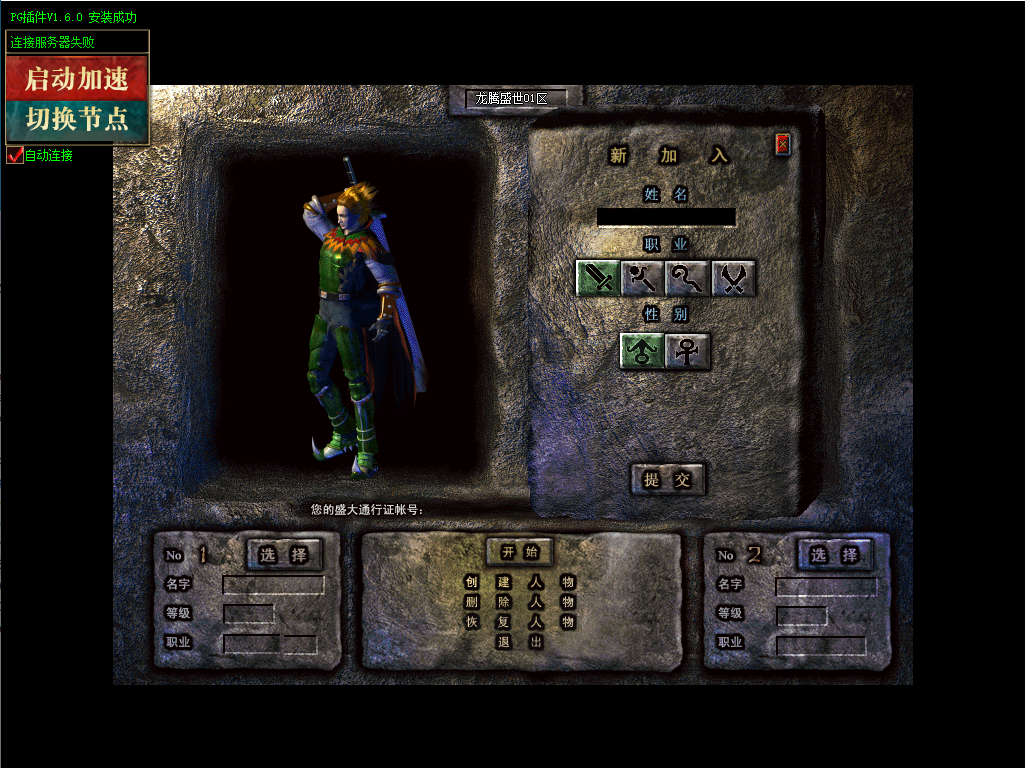Toggle the 自动连接 auto-connect checkbox

15,155
